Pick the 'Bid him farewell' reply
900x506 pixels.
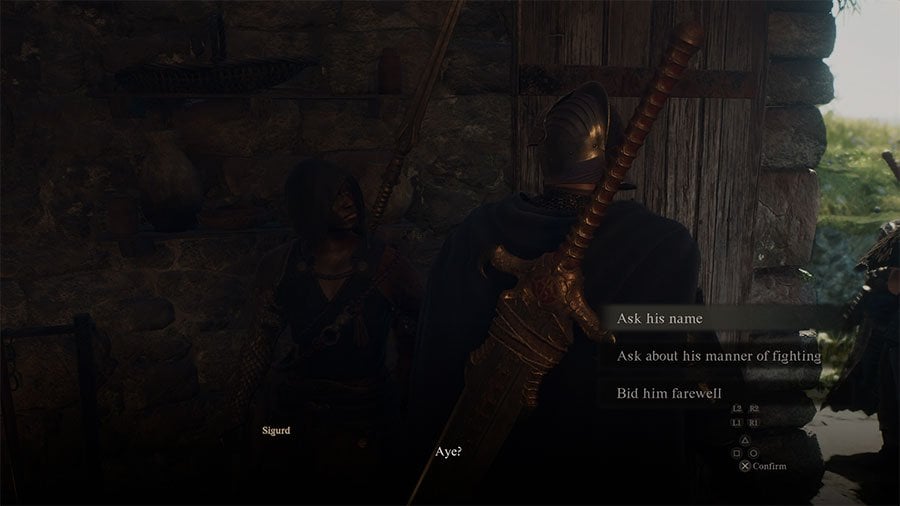pyautogui.click(x=669, y=393)
